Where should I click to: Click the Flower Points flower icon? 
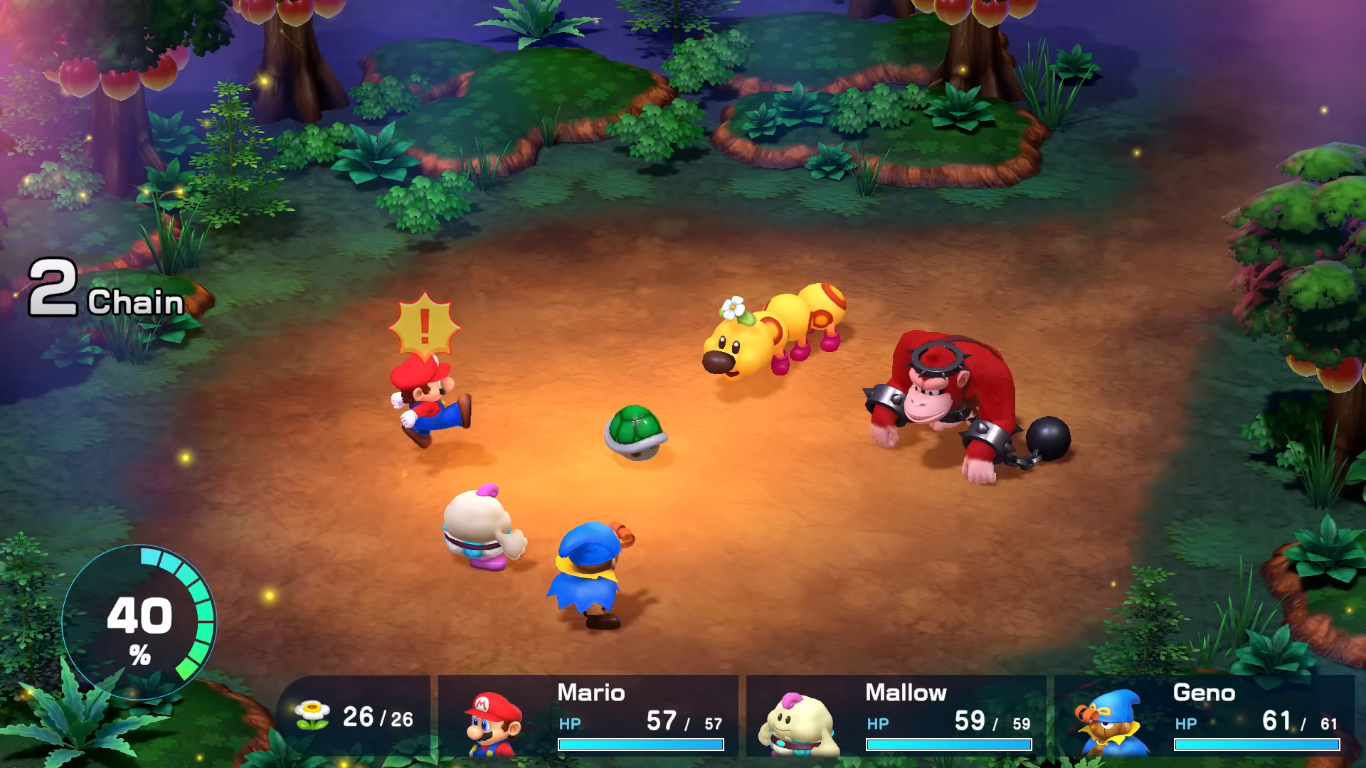(x=312, y=714)
